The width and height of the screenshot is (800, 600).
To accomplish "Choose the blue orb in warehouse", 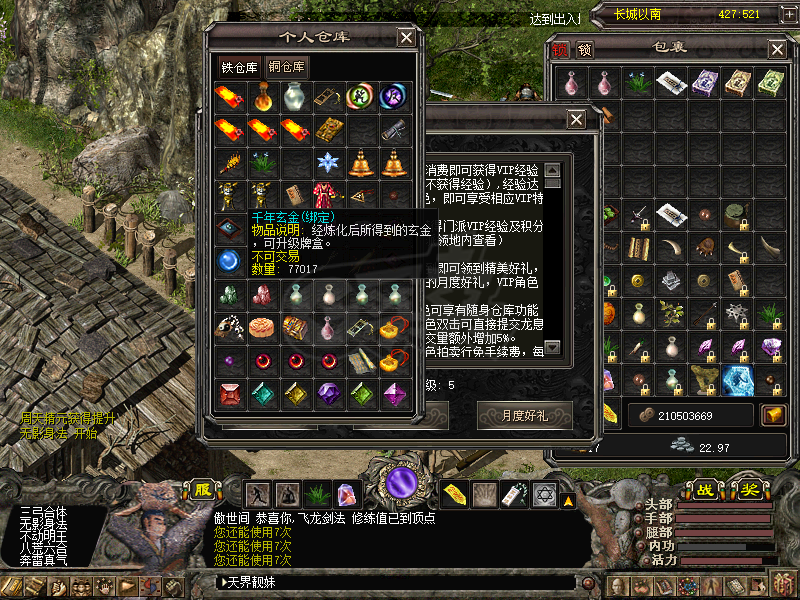I will pyautogui.click(x=230, y=261).
